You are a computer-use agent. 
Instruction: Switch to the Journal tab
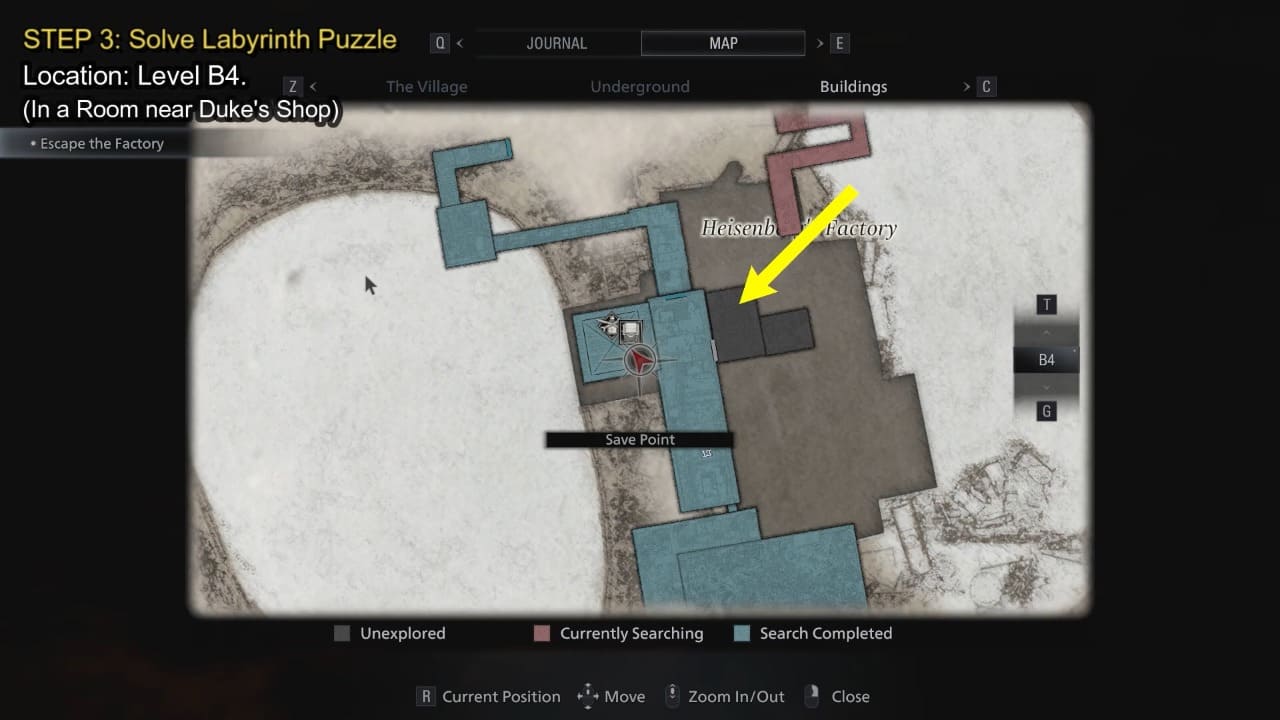pyautogui.click(x=556, y=42)
